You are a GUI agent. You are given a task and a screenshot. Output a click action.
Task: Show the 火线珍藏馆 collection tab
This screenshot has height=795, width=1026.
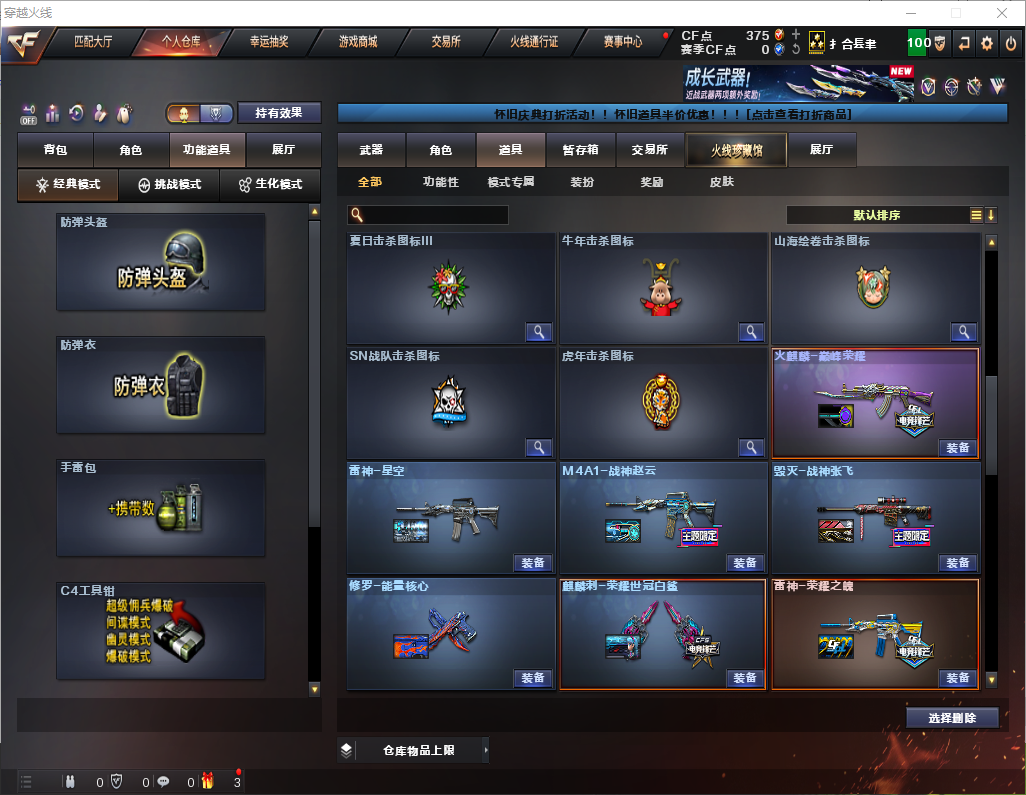[x=735, y=150]
